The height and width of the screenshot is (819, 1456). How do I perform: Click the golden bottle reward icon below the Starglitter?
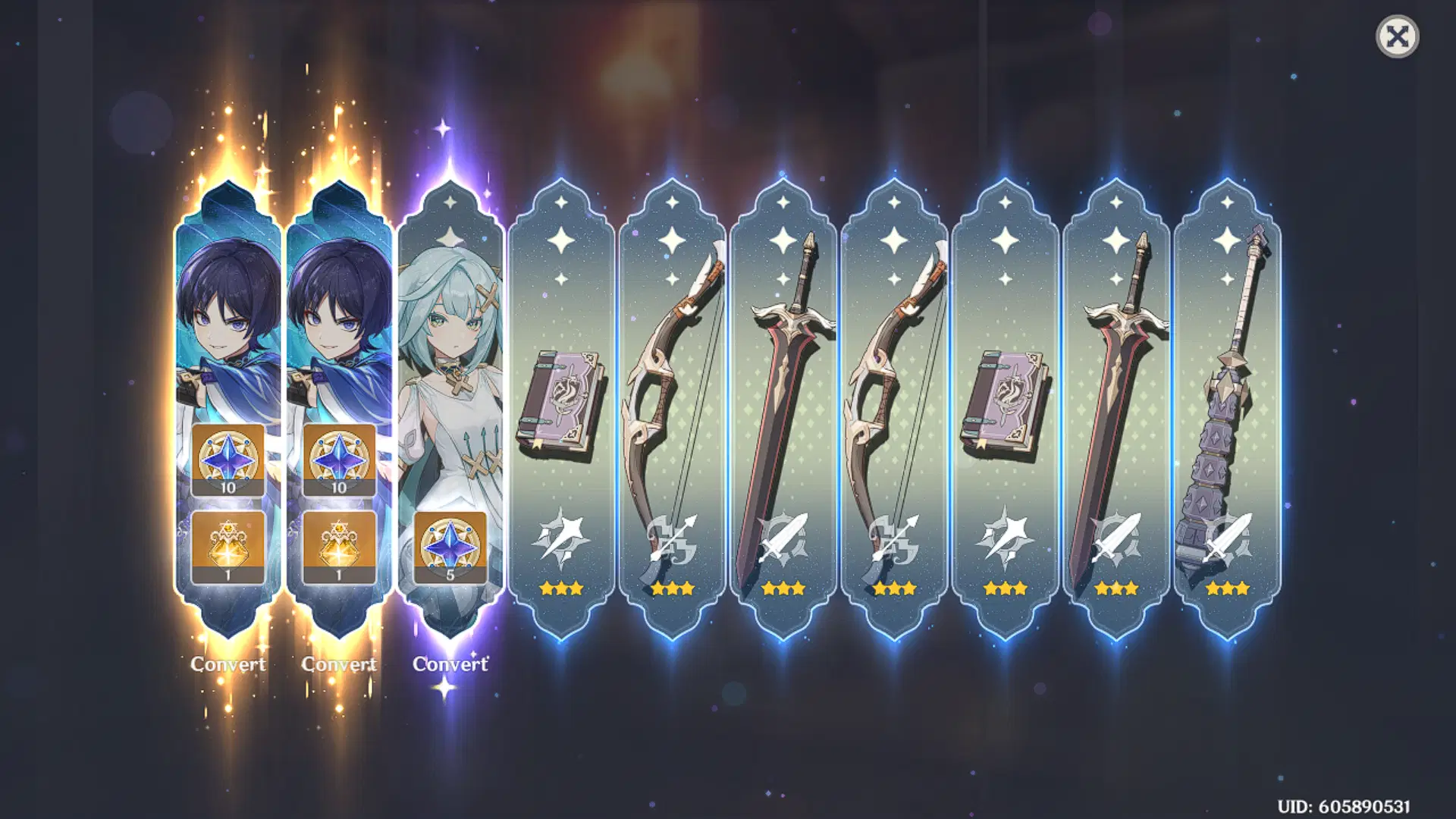click(227, 546)
